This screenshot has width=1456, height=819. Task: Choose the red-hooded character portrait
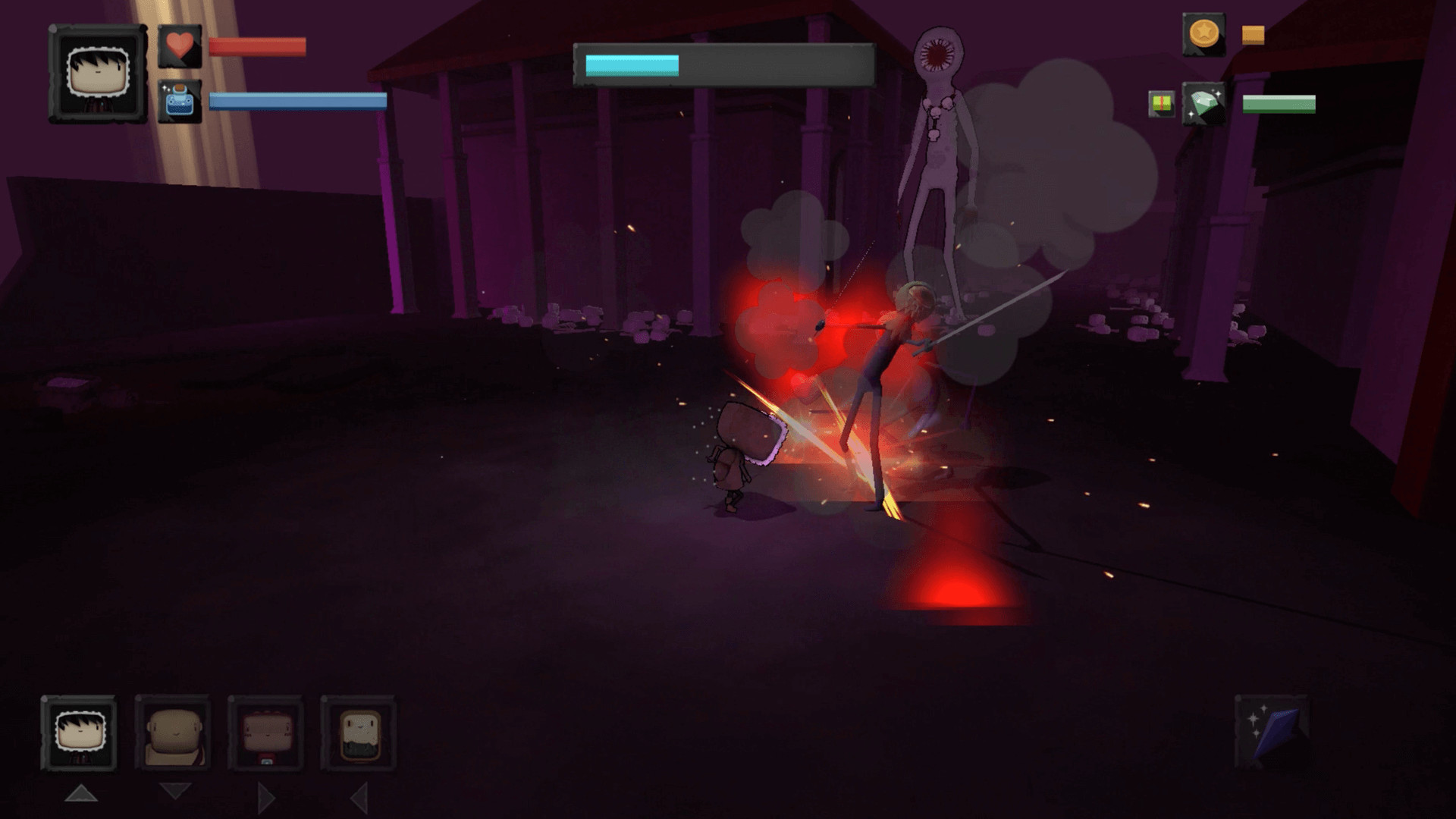(265, 733)
